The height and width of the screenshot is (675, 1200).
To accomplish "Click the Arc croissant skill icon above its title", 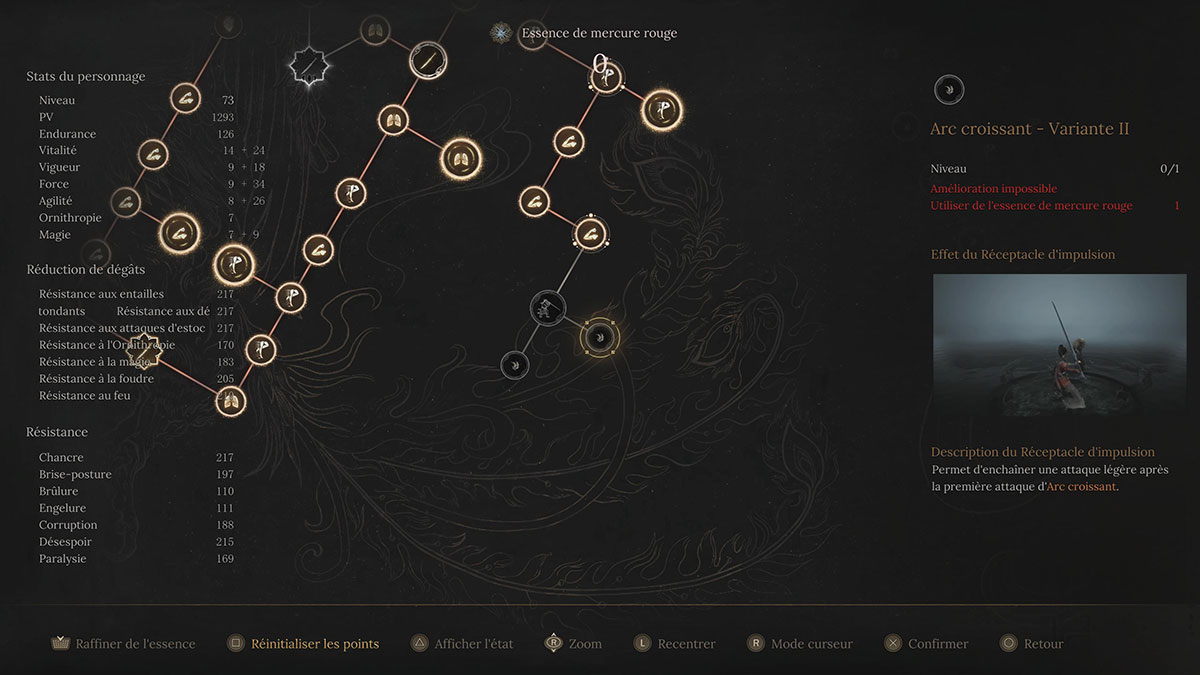I will tap(948, 90).
